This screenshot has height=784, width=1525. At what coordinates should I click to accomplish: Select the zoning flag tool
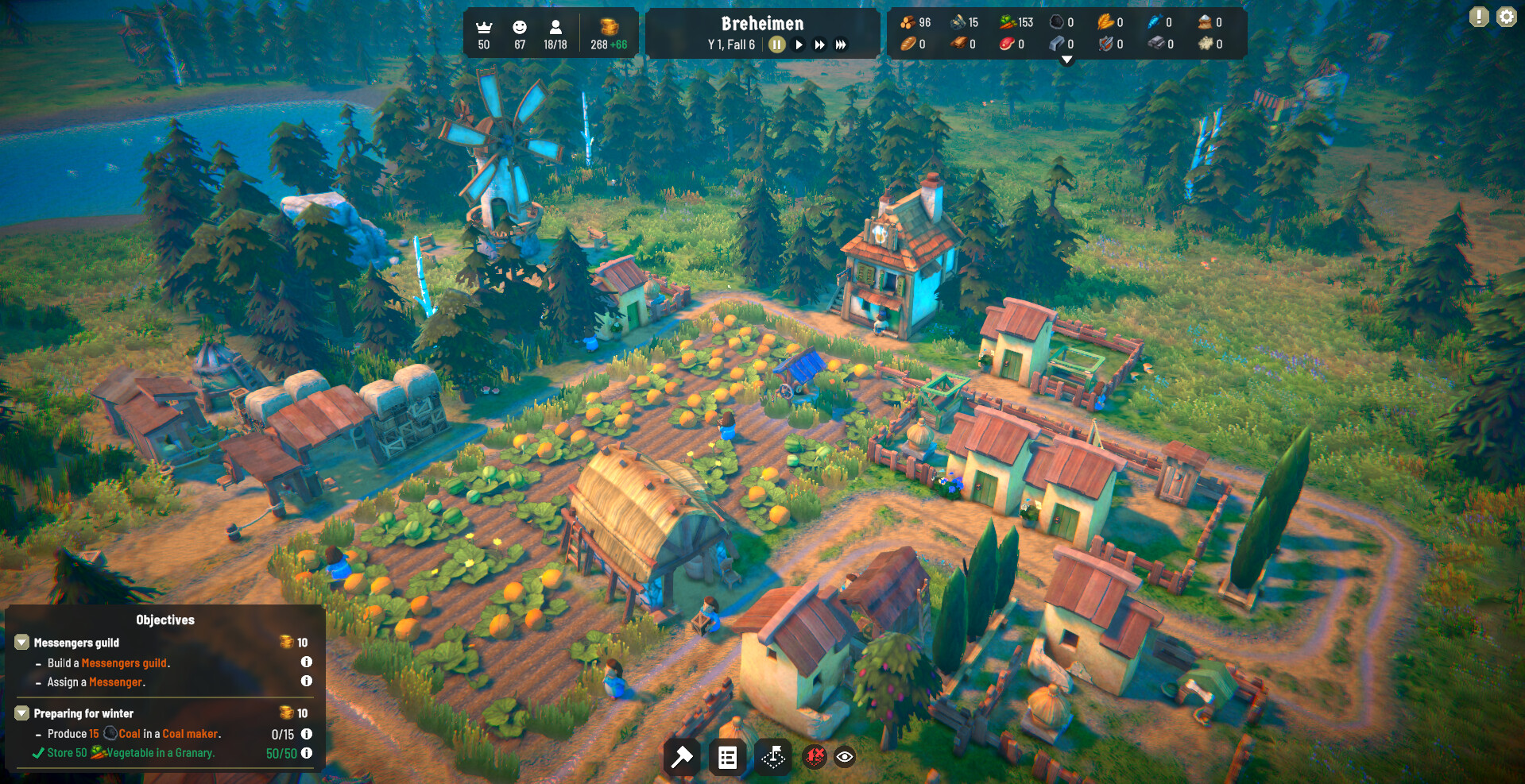coord(773,757)
